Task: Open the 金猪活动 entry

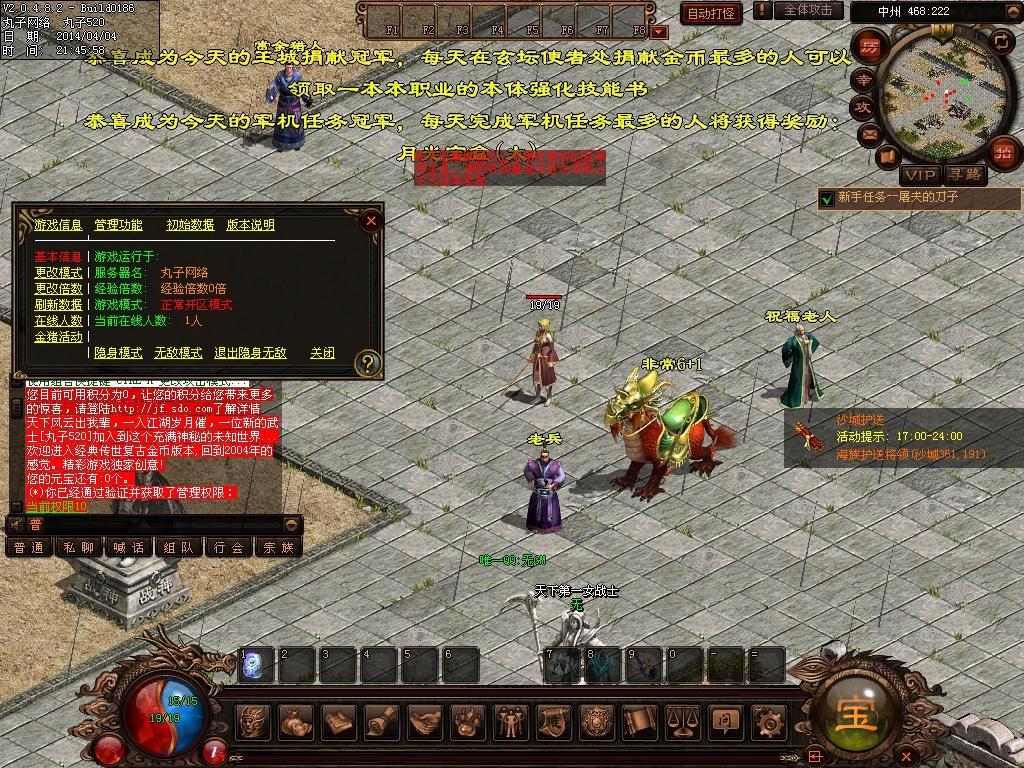Action: pyautogui.click(x=58, y=337)
